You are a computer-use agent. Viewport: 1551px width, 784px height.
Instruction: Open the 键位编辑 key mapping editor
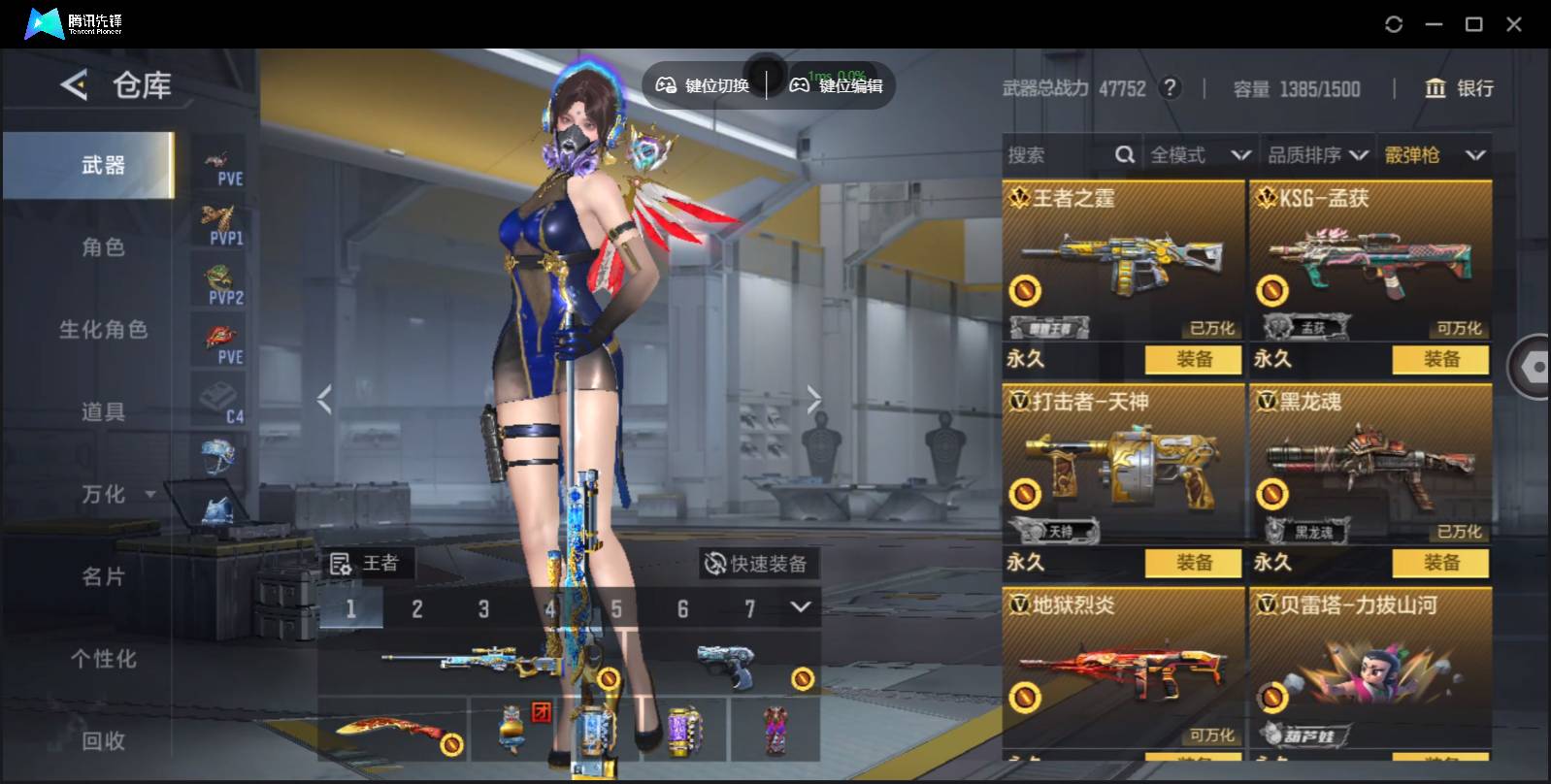coord(837,85)
